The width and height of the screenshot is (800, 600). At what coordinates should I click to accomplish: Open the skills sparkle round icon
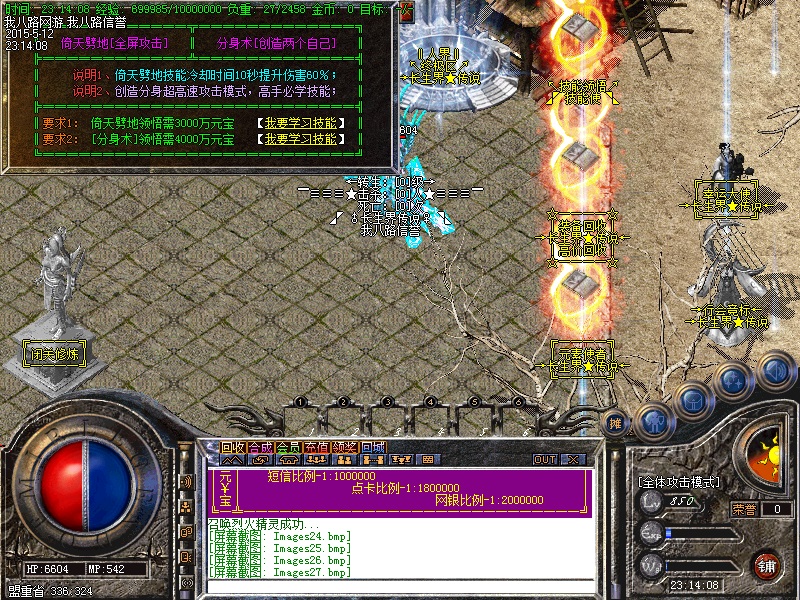click(733, 381)
